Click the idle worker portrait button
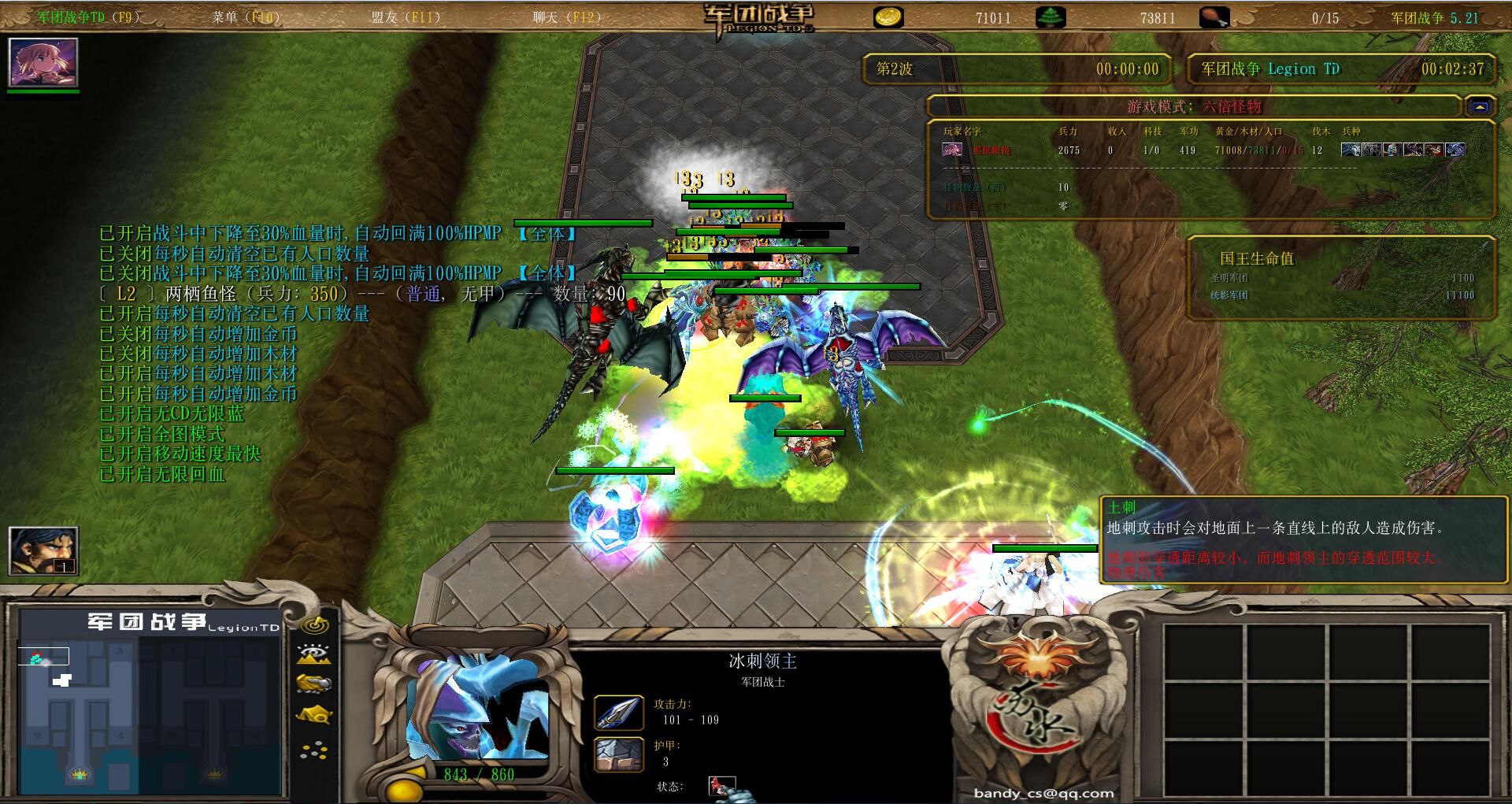 coord(43,550)
